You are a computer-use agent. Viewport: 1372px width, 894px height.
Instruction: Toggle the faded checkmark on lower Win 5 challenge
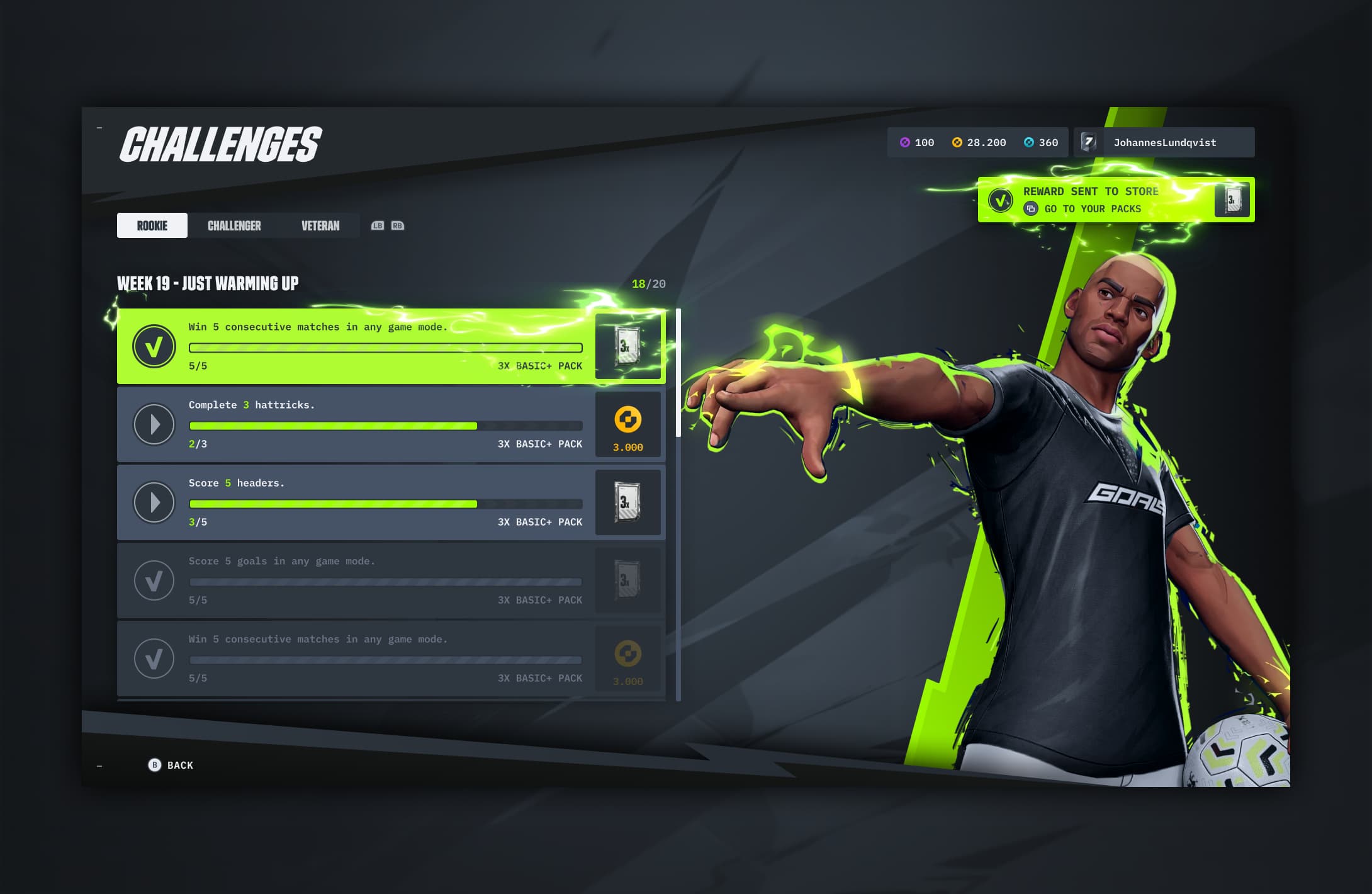click(154, 659)
